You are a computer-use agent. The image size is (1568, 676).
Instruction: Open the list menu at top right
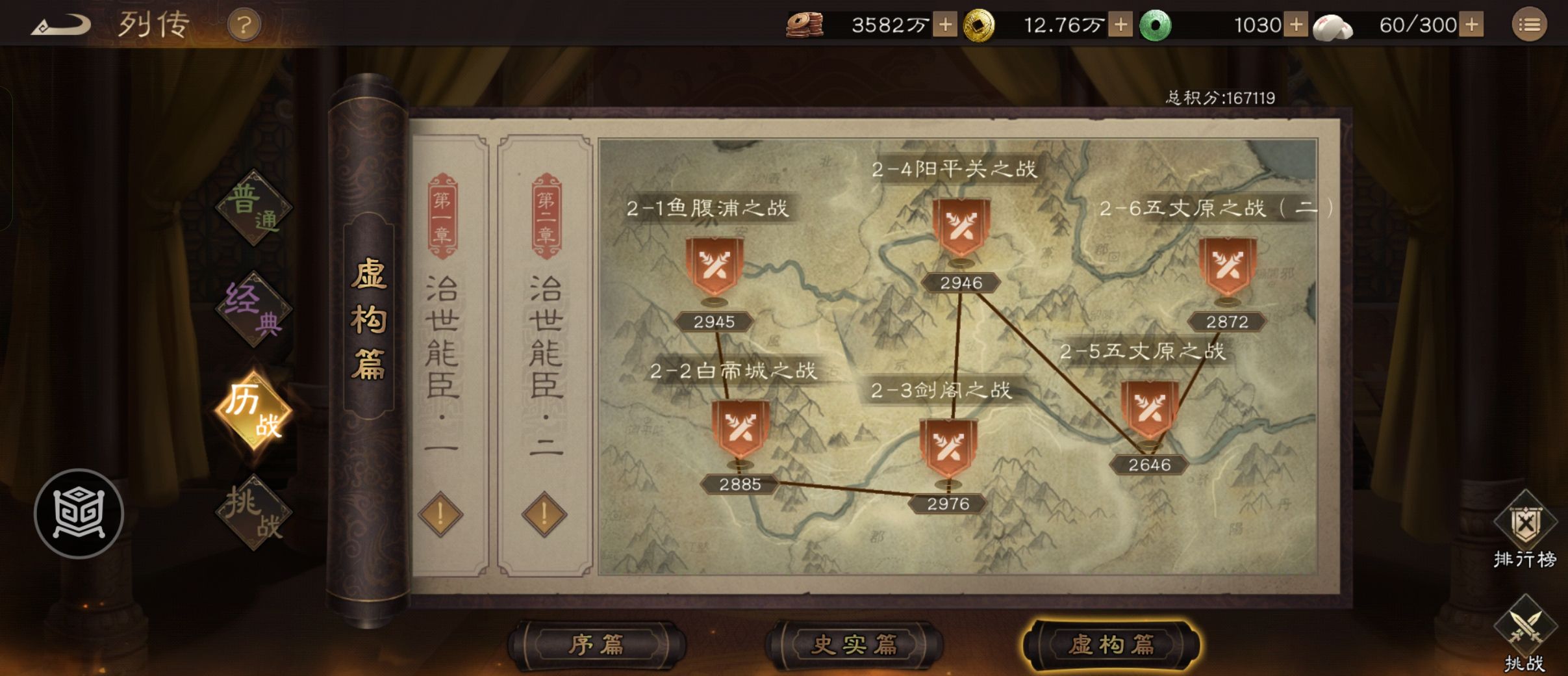(x=1531, y=24)
